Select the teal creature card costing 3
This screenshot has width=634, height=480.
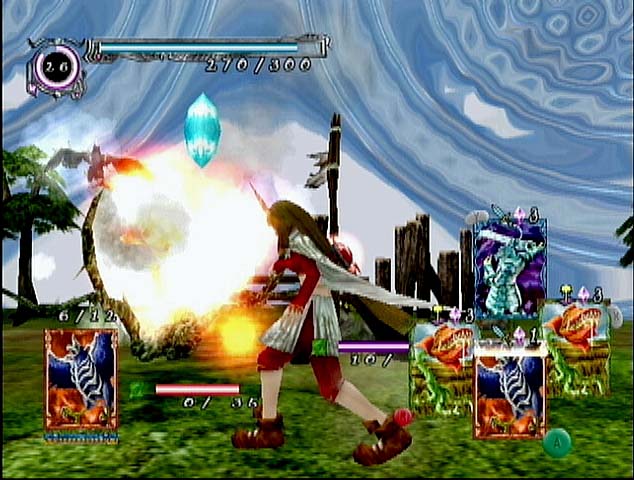(511, 266)
